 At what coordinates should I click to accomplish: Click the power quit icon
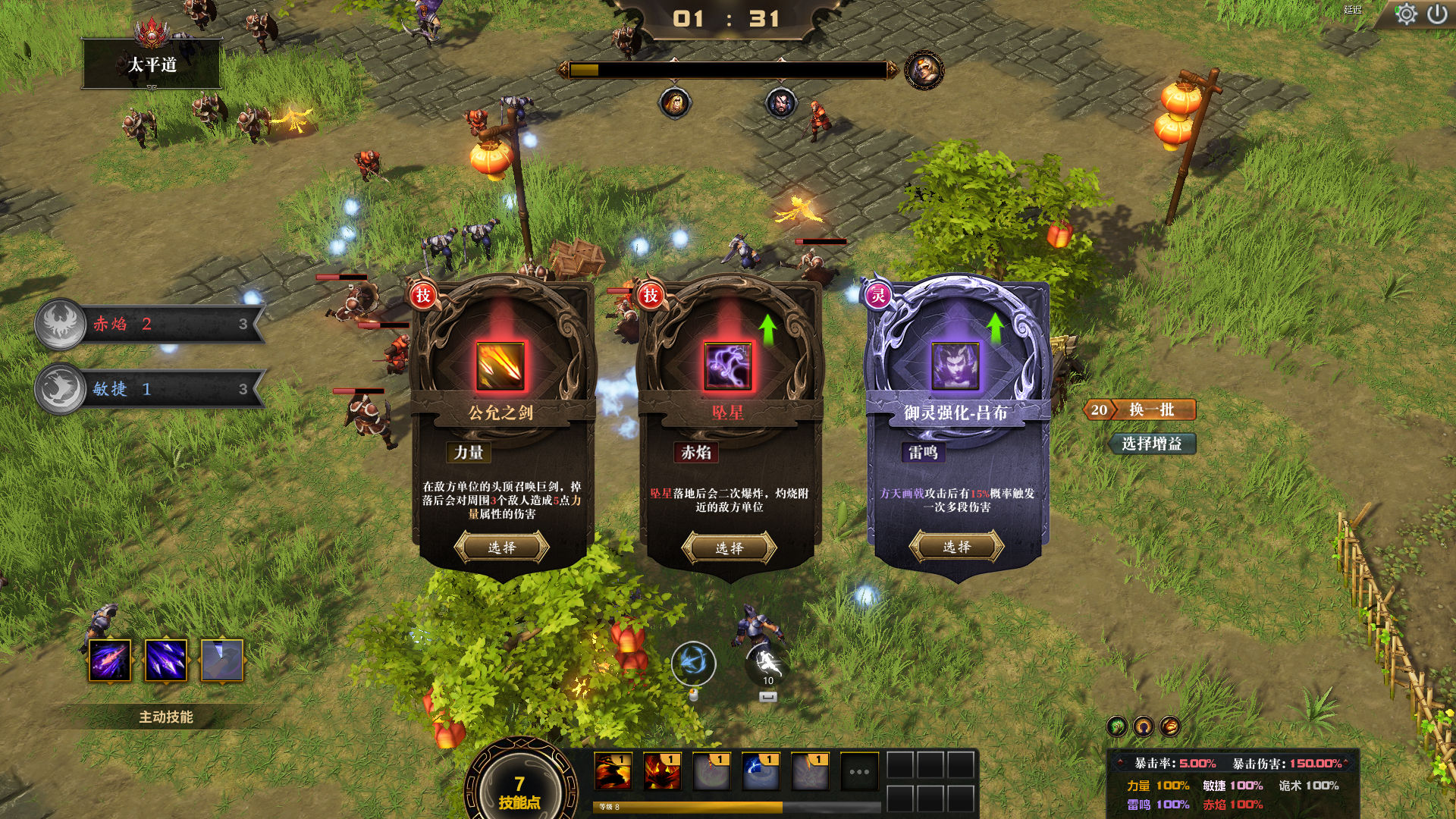pyautogui.click(x=1437, y=14)
